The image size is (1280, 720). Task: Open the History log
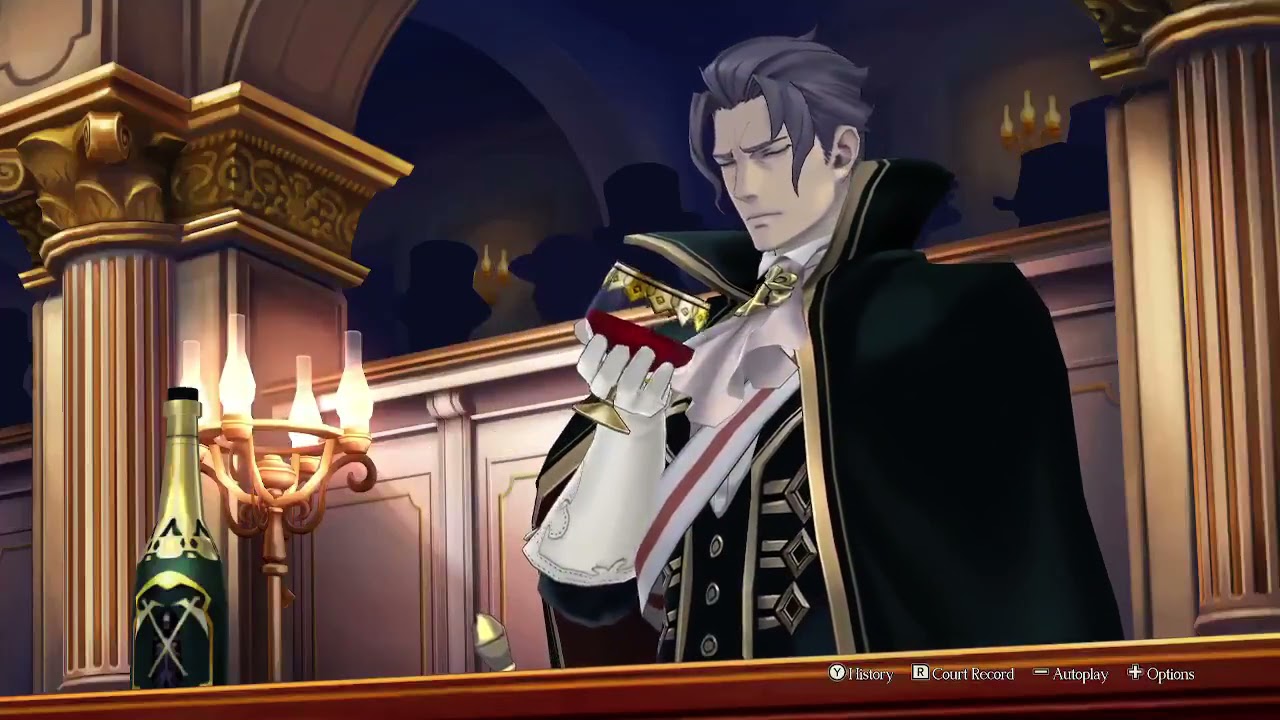861,674
